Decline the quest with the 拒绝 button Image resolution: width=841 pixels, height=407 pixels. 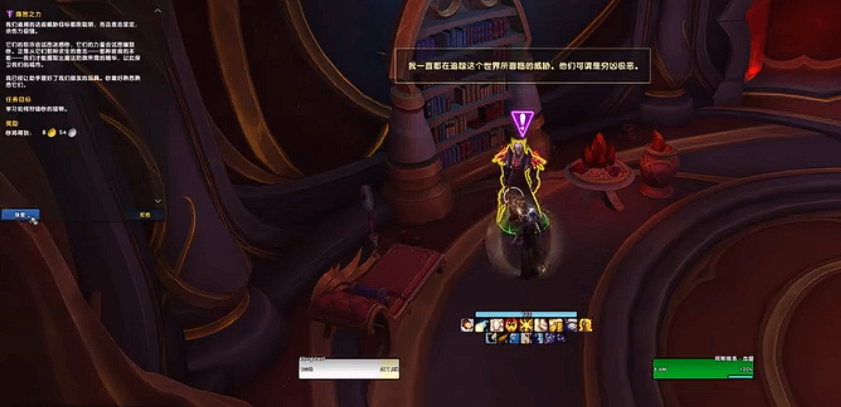click(x=146, y=213)
